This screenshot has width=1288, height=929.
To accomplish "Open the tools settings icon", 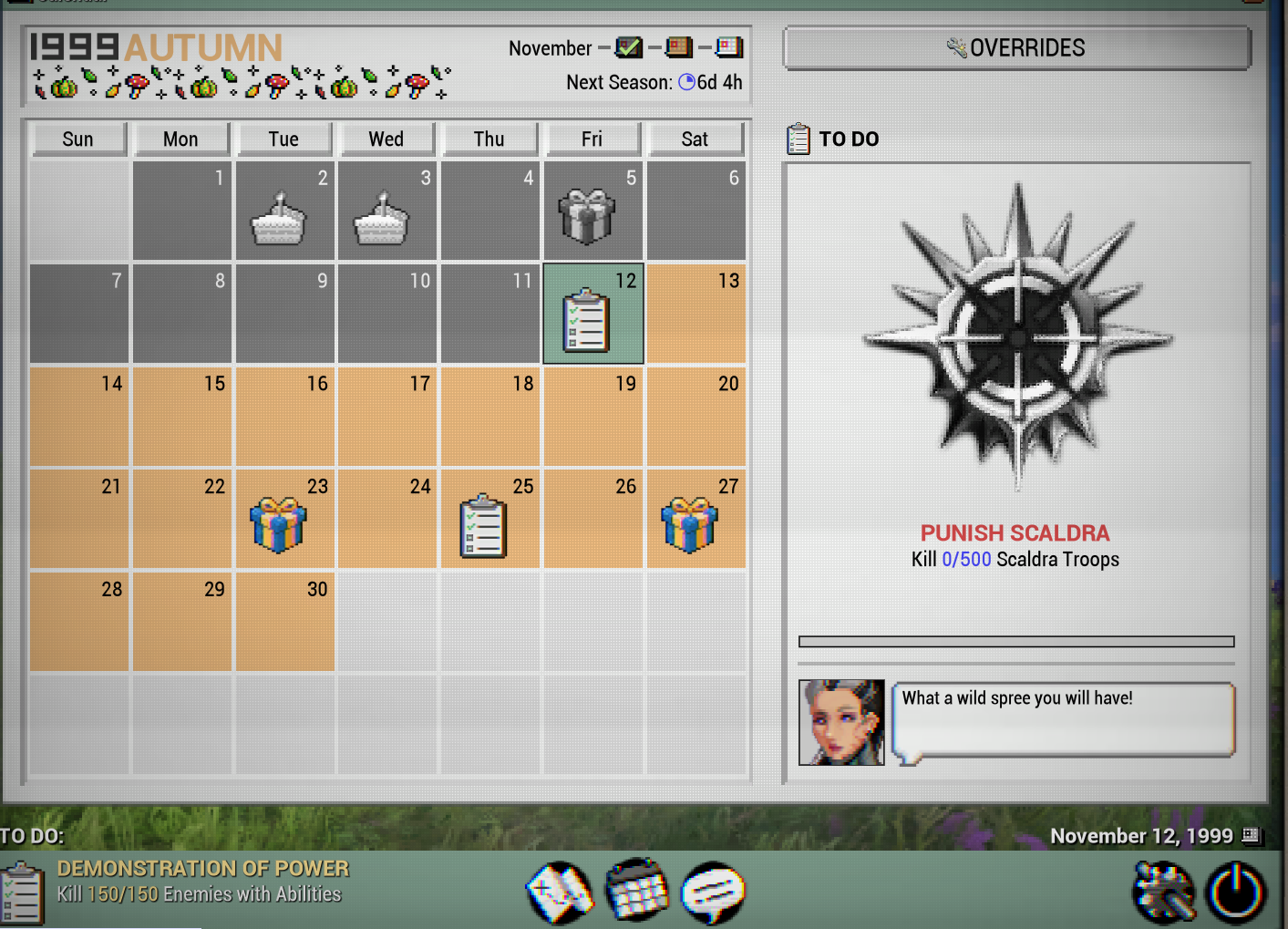I will point(1163,893).
